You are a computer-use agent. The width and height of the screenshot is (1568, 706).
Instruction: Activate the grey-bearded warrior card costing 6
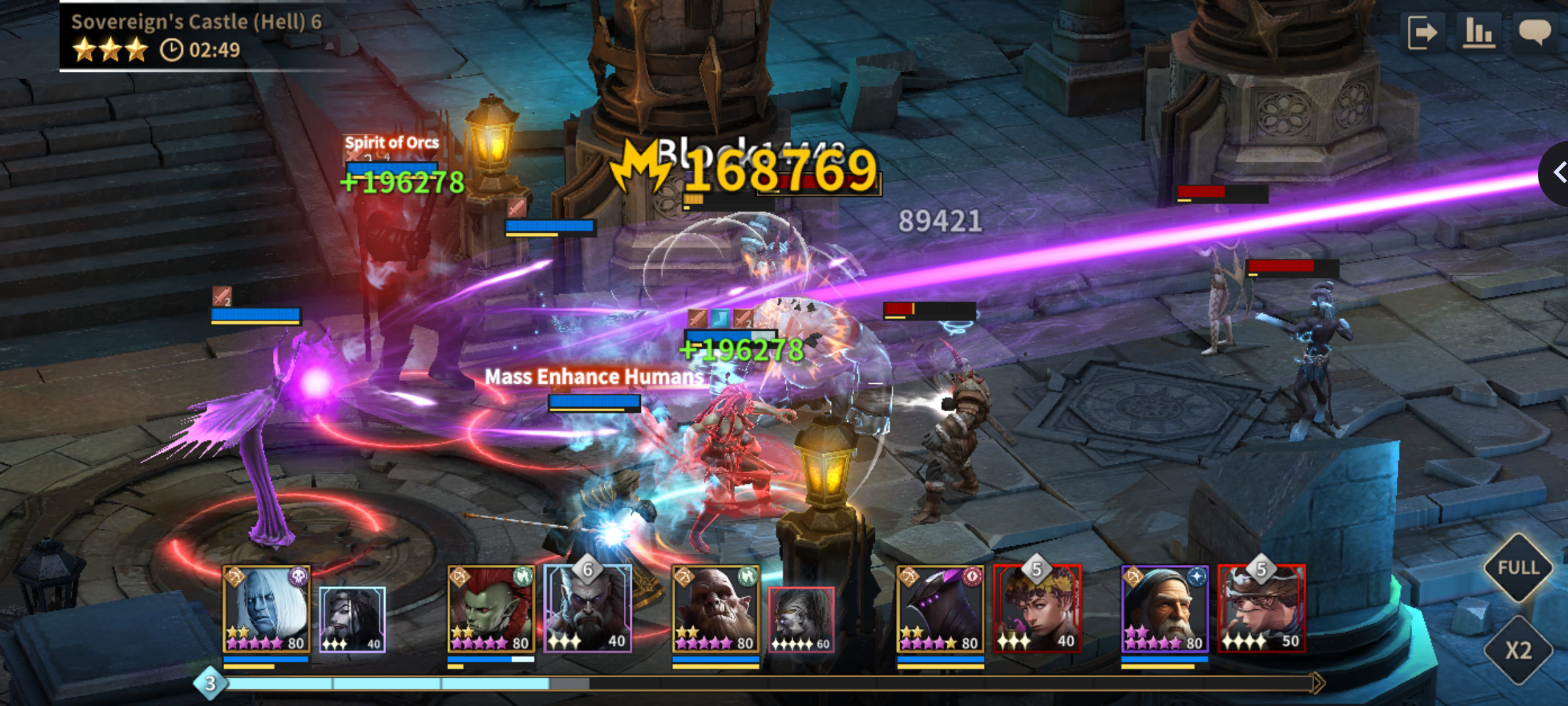tap(587, 609)
